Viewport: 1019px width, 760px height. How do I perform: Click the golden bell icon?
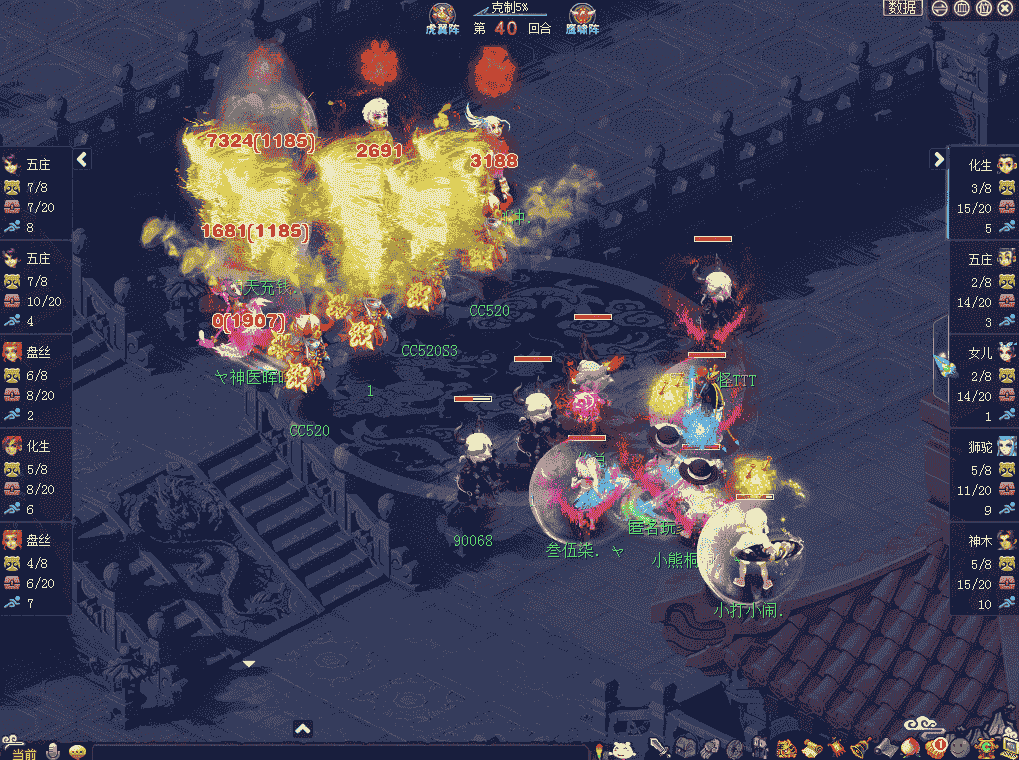(x=860, y=746)
